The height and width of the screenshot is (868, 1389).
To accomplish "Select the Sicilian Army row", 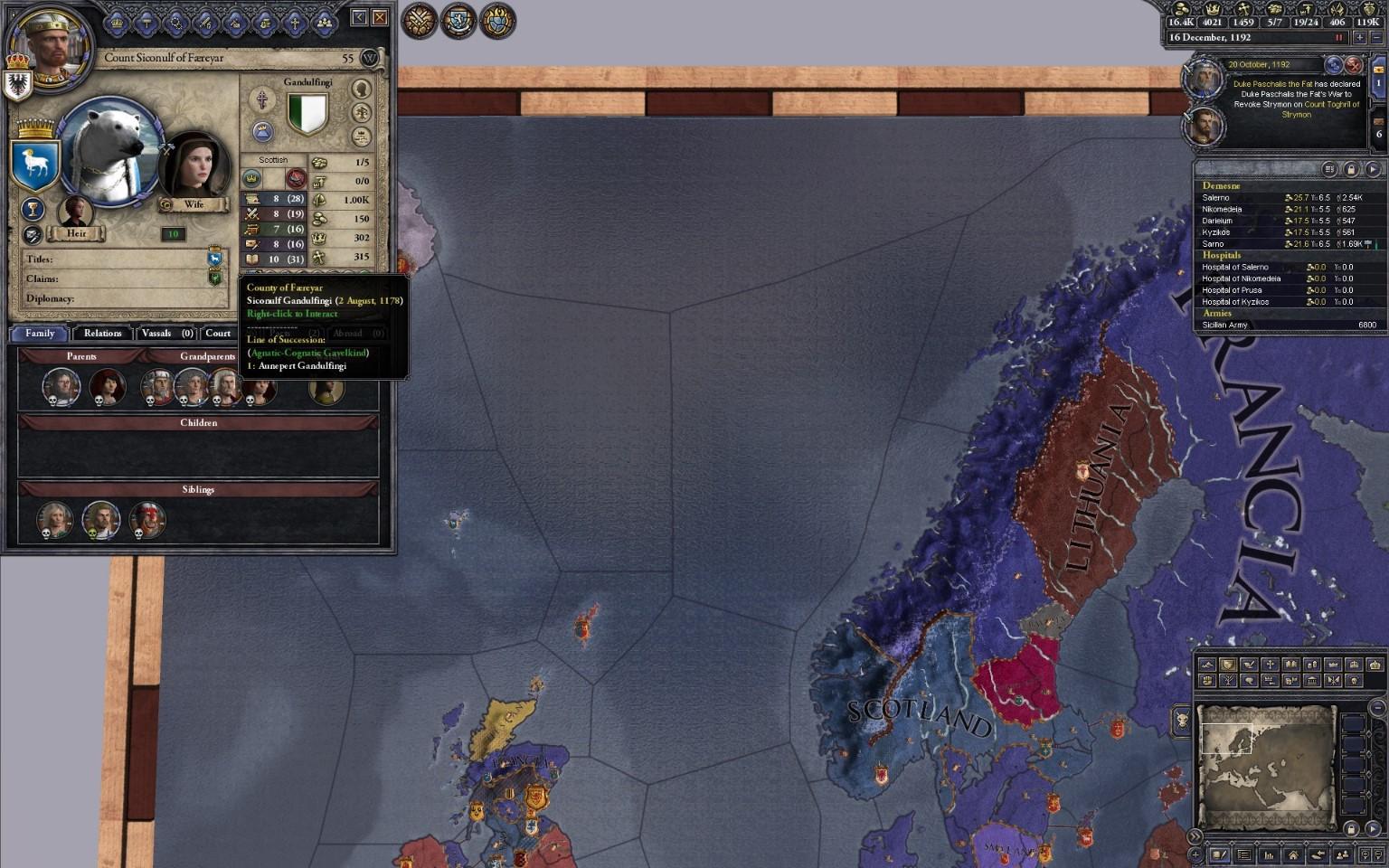I will pos(1225,325).
